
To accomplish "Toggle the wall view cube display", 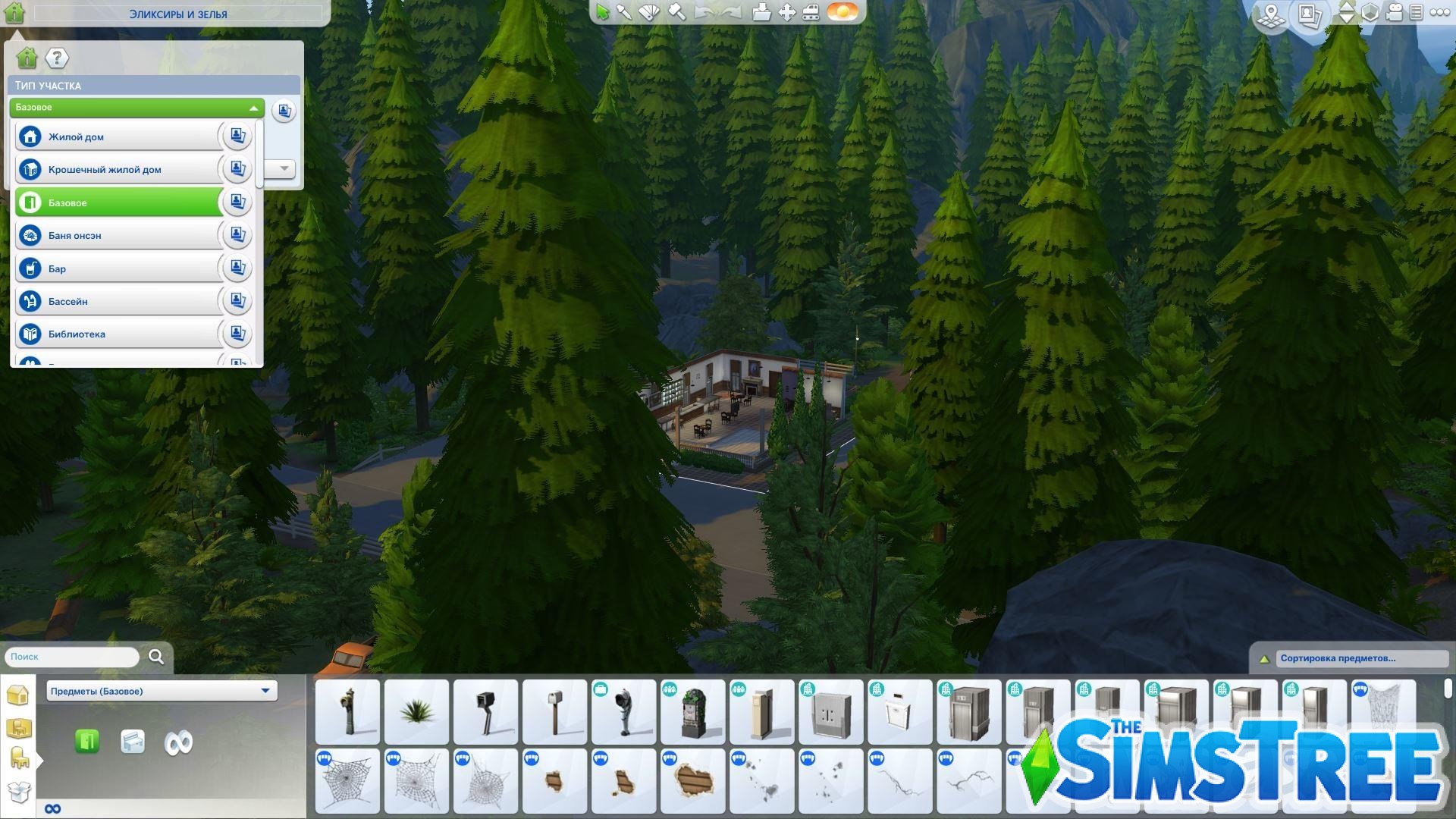I will point(1370,13).
